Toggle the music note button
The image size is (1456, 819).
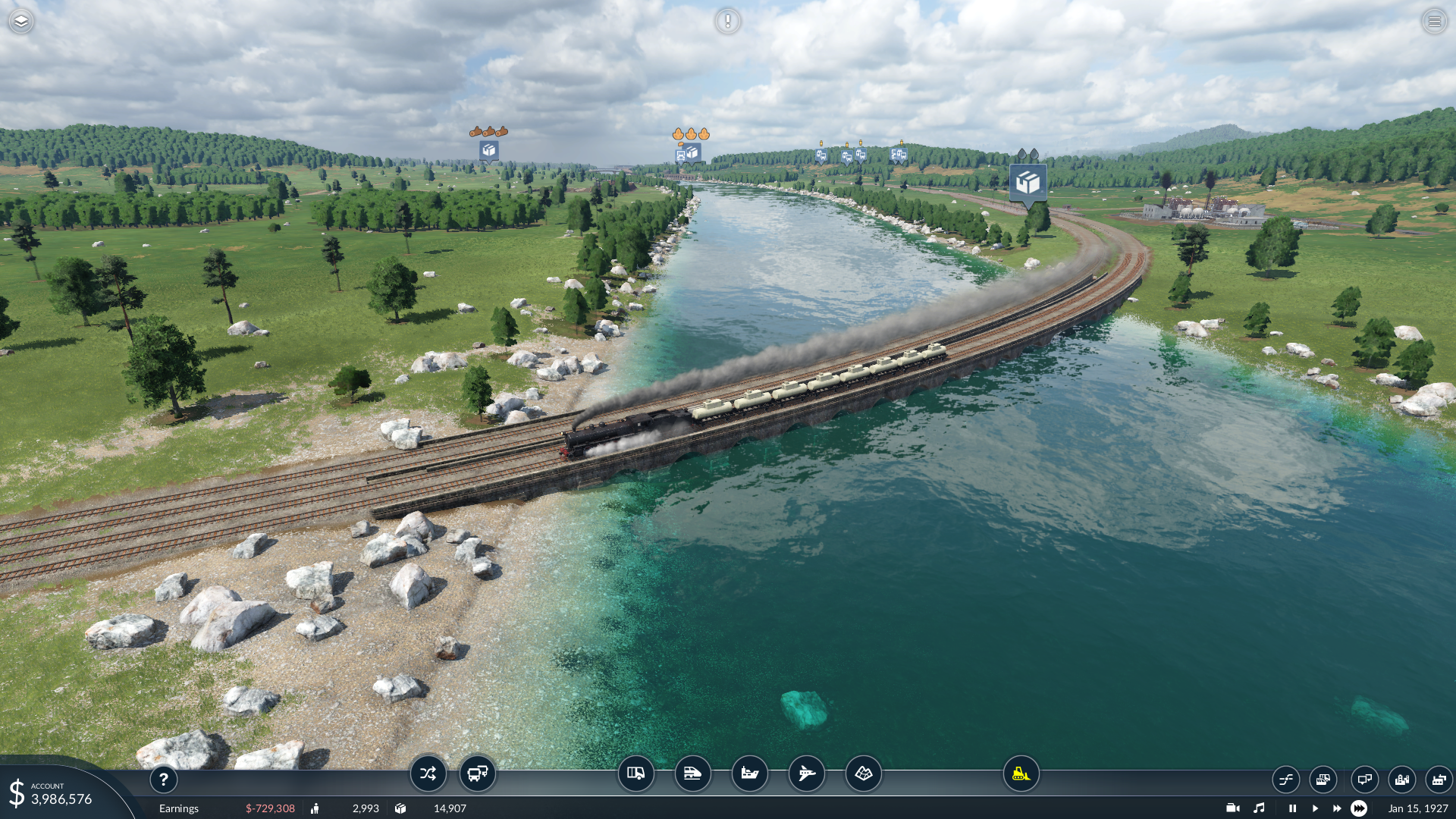click(x=1259, y=808)
